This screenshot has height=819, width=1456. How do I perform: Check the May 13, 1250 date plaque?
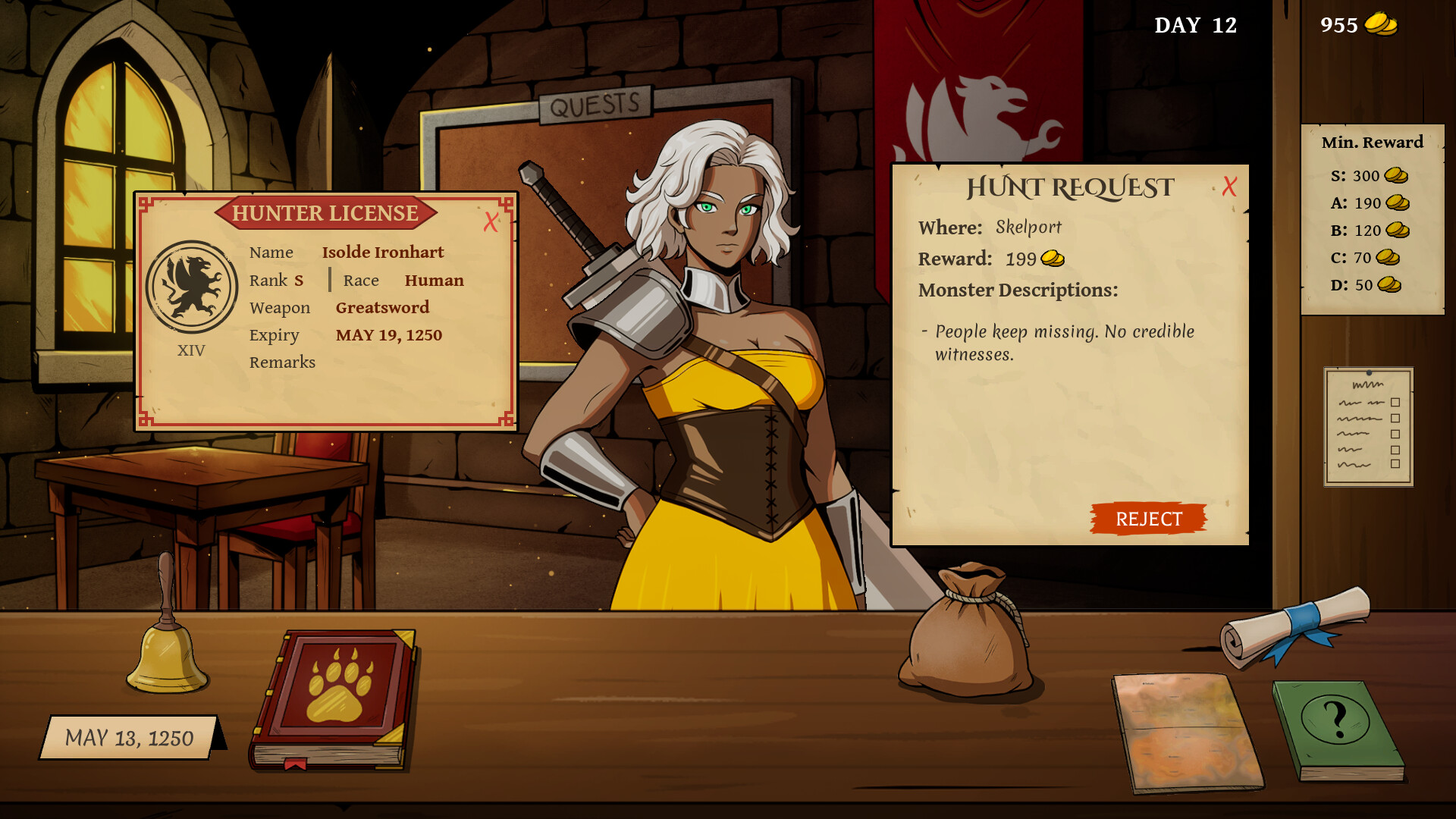[129, 737]
